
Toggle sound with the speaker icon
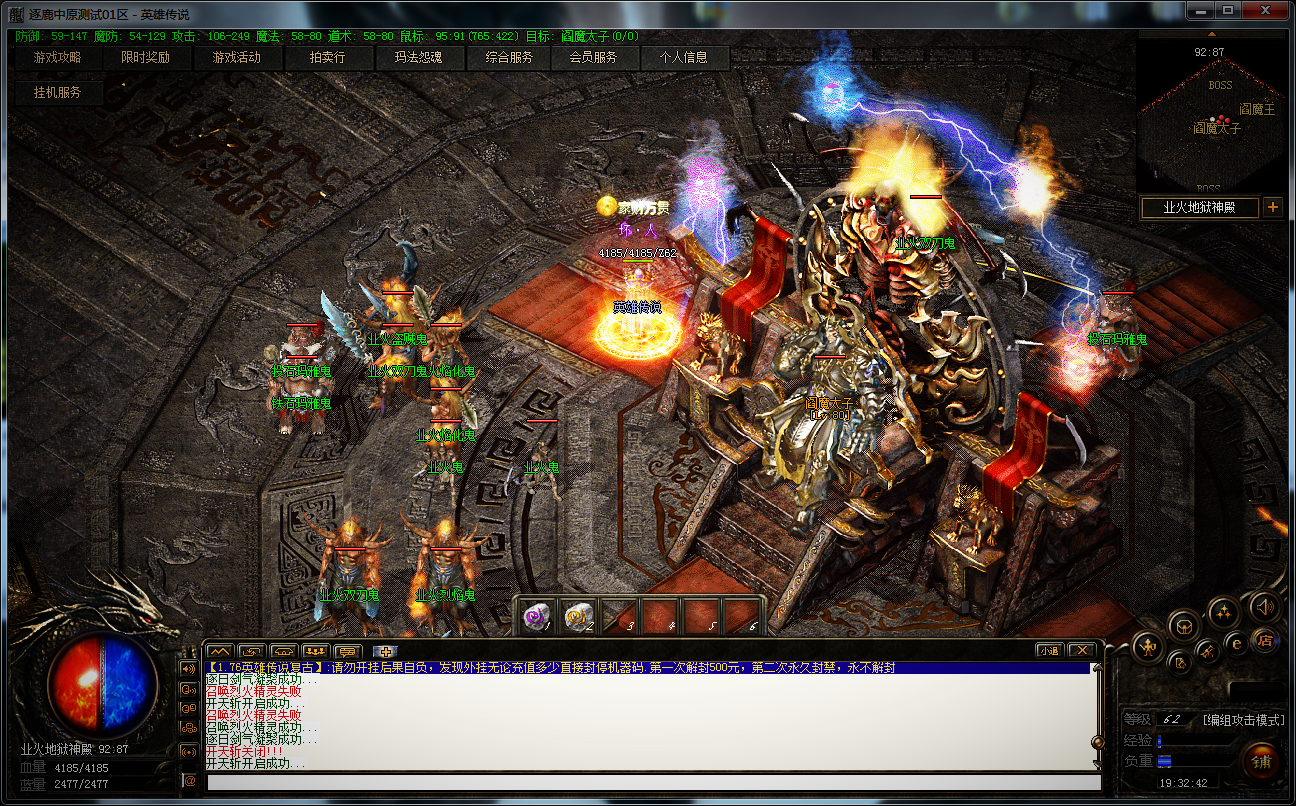[1265, 606]
